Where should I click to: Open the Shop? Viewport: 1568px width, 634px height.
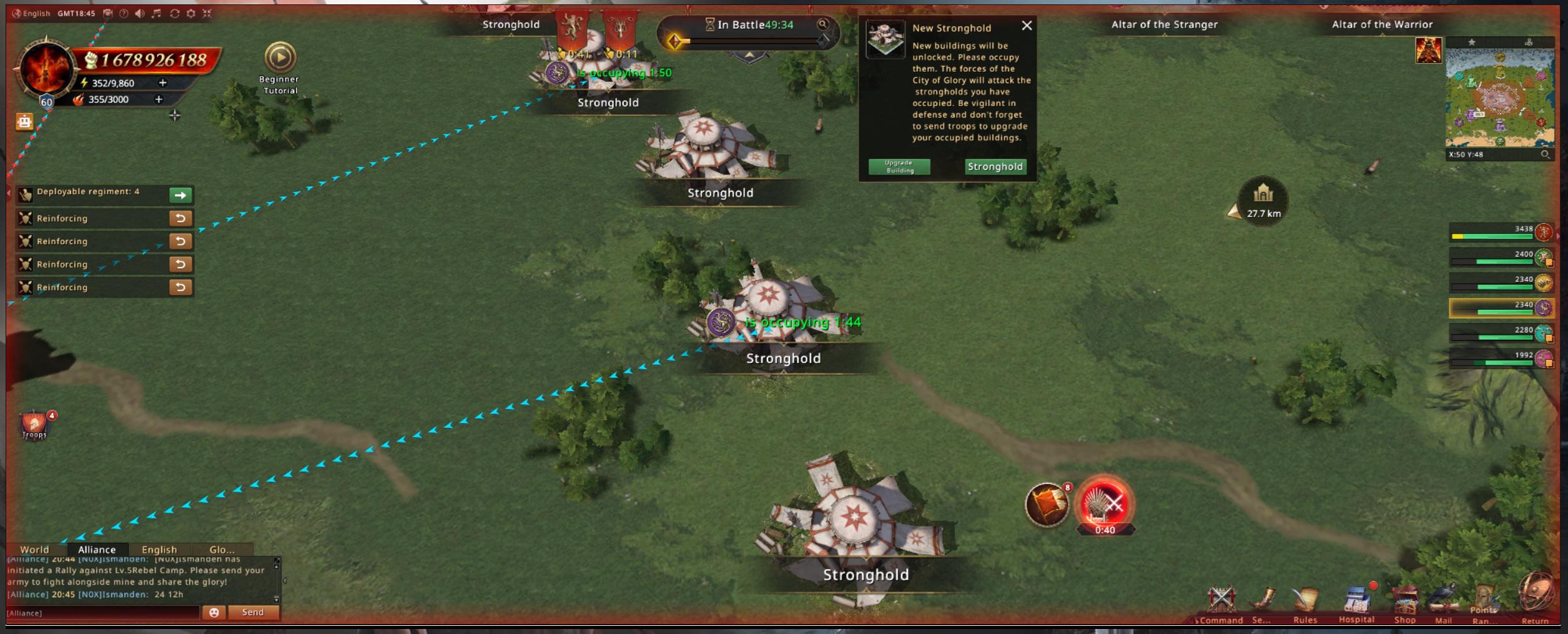(x=1404, y=603)
